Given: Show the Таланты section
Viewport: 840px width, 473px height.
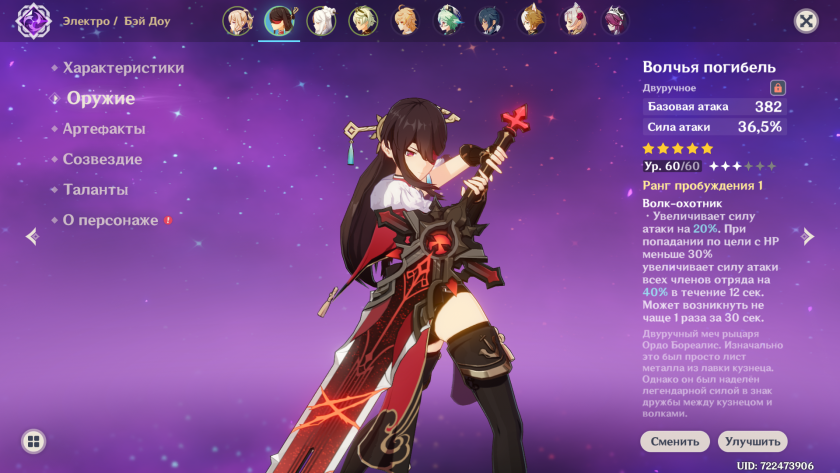Looking at the screenshot, I should click(x=95, y=189).
